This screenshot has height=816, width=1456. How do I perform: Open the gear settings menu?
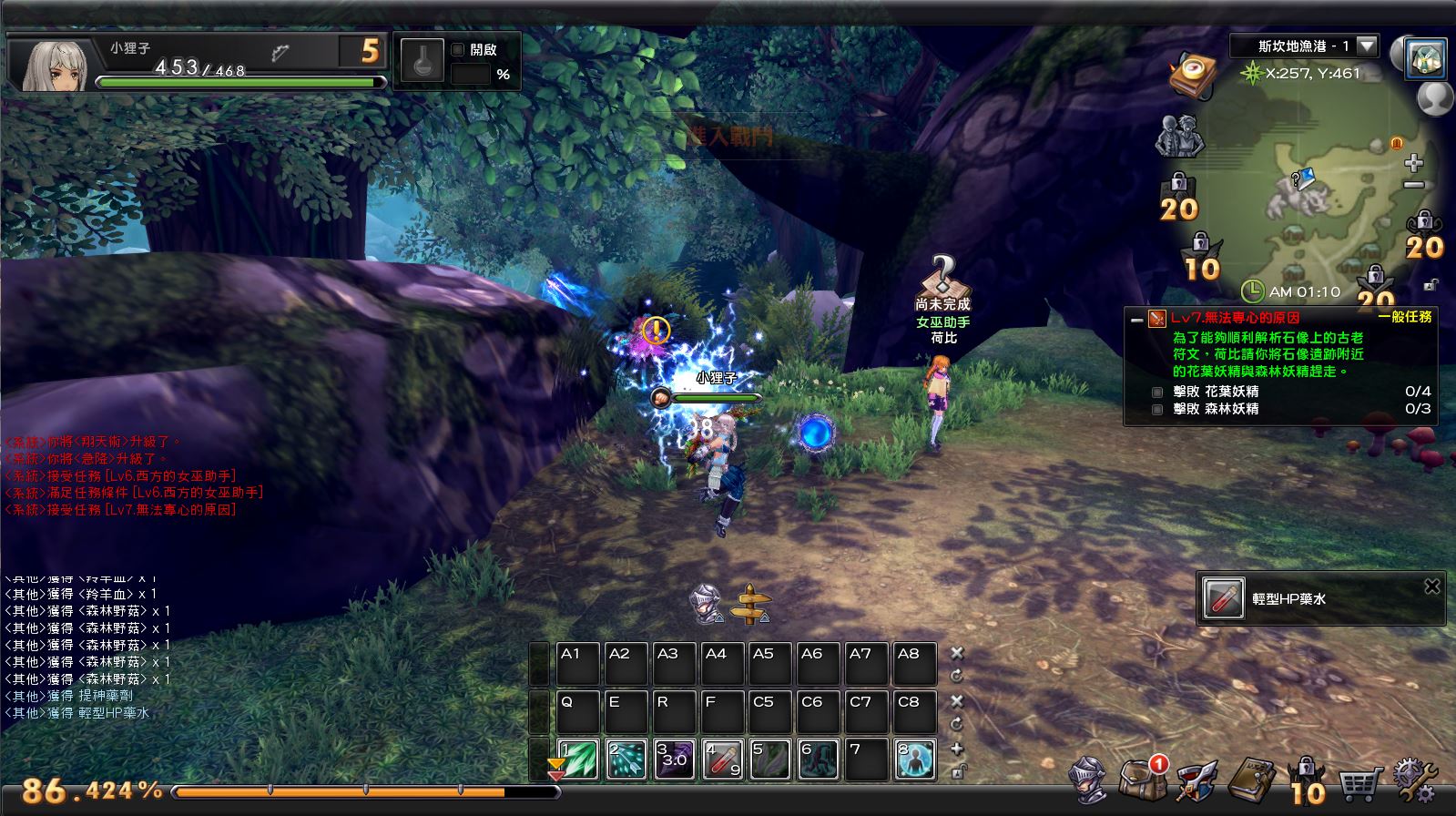pos(1412,780)
